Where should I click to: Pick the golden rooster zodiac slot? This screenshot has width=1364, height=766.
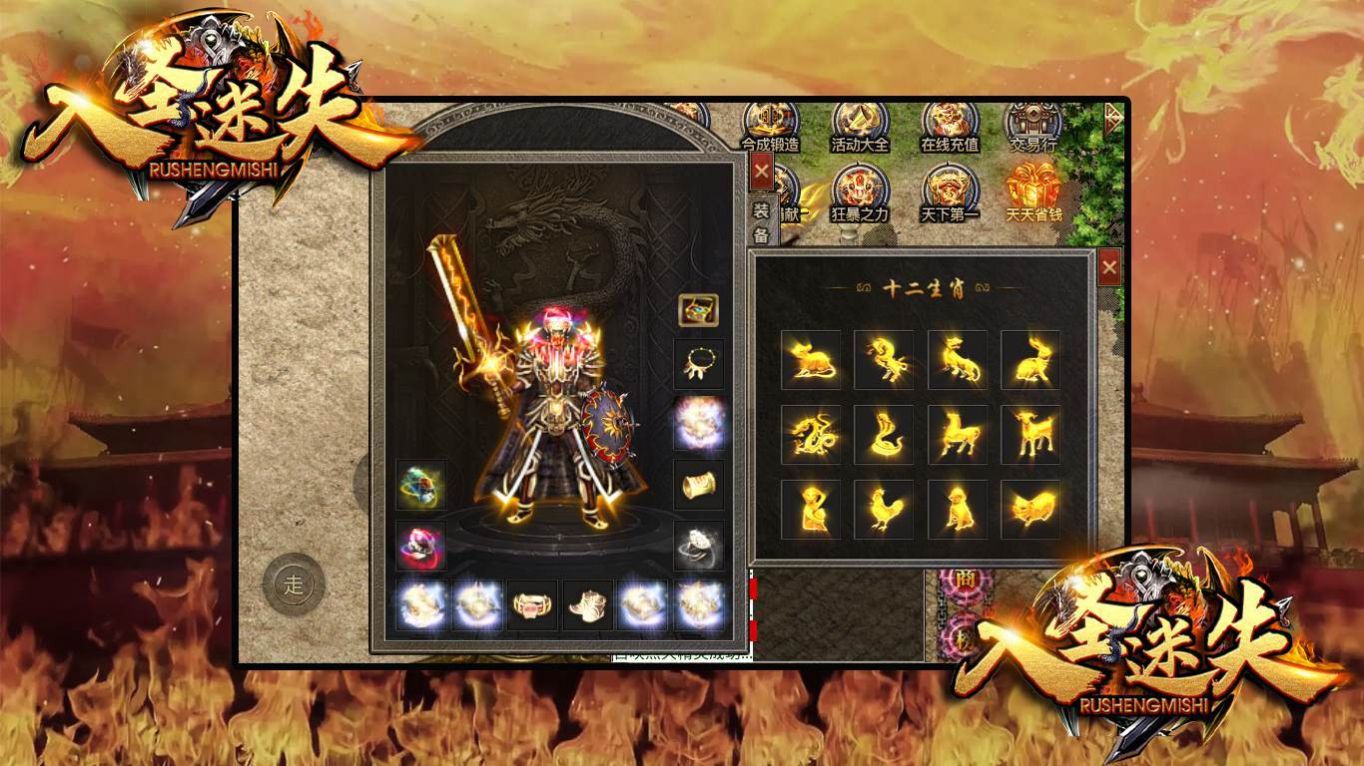pyautogui.click(x=883, y=510)
